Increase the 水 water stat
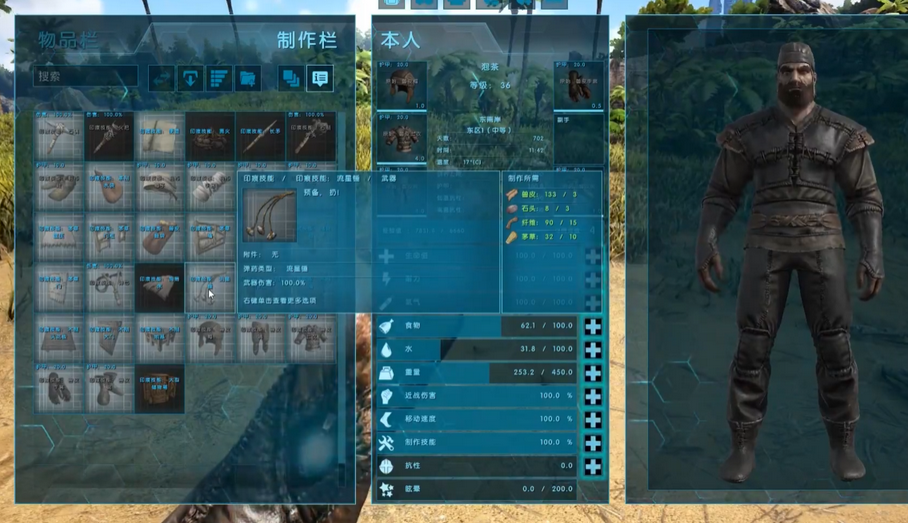The height and width of the screenshot is (523, 908). 593,349
